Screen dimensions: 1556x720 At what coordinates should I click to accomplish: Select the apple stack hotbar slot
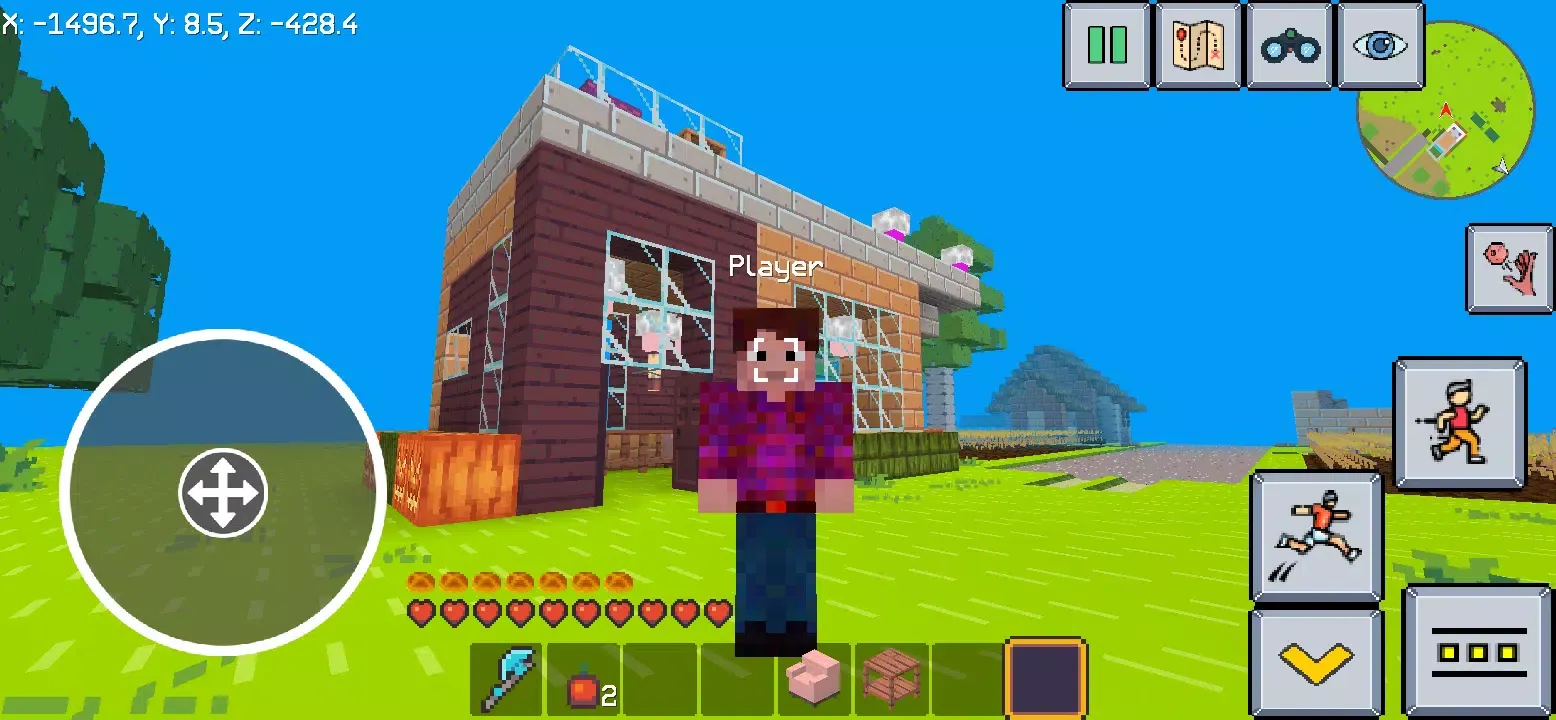(585, 679)
